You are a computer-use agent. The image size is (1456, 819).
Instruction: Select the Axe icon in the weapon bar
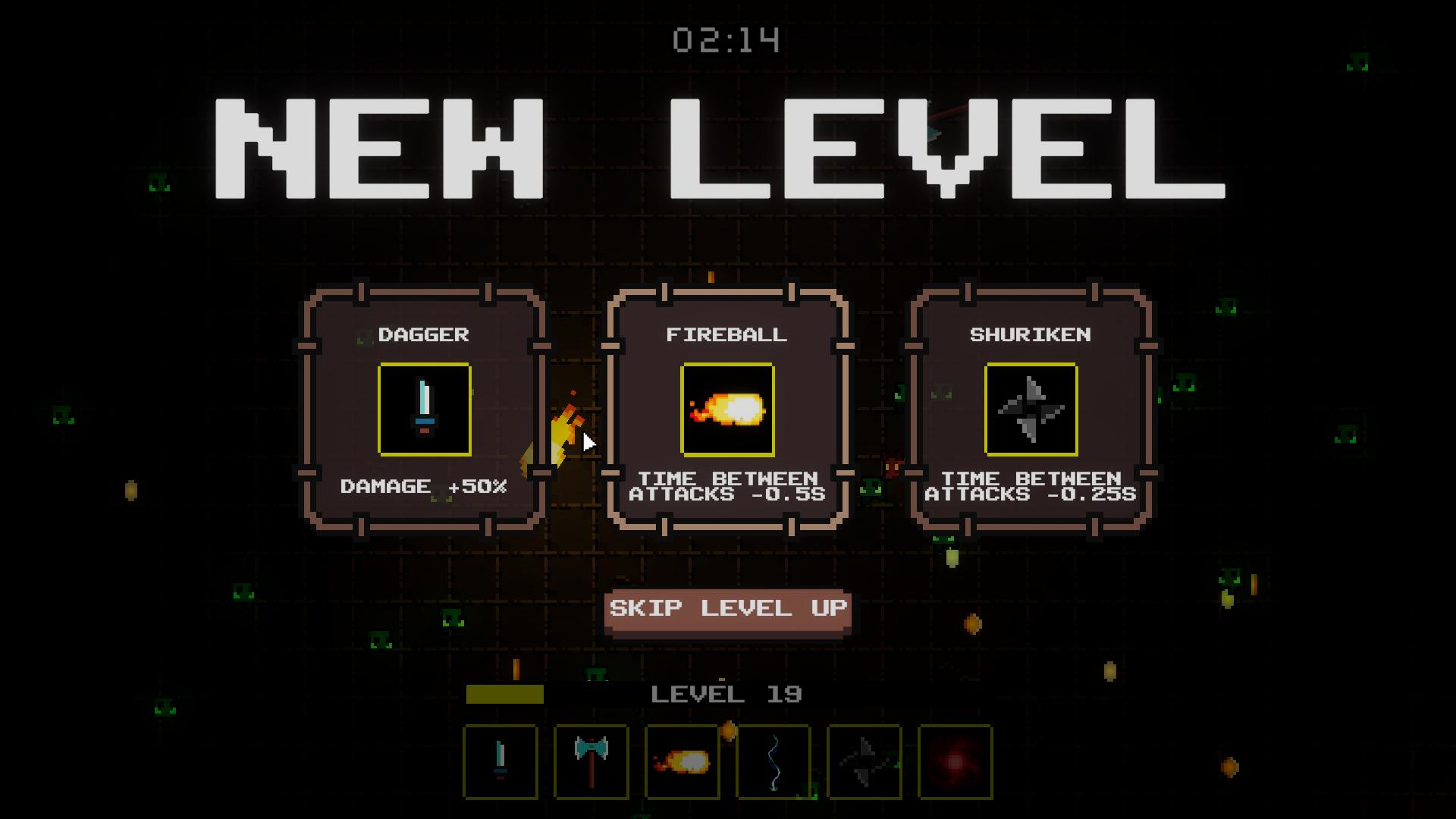[591, 764]
